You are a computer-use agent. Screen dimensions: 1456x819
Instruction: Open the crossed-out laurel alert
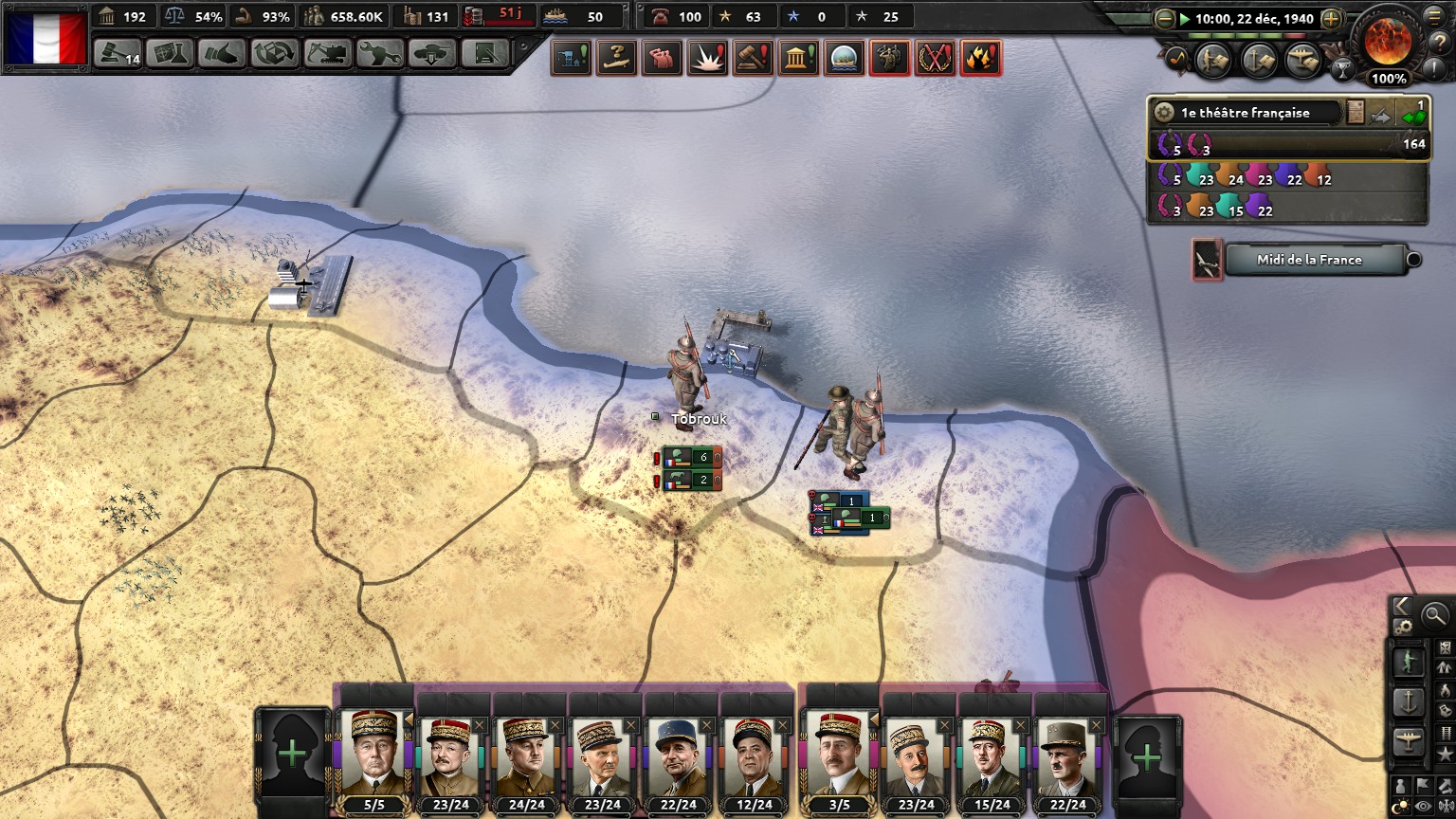coord(935,59)
